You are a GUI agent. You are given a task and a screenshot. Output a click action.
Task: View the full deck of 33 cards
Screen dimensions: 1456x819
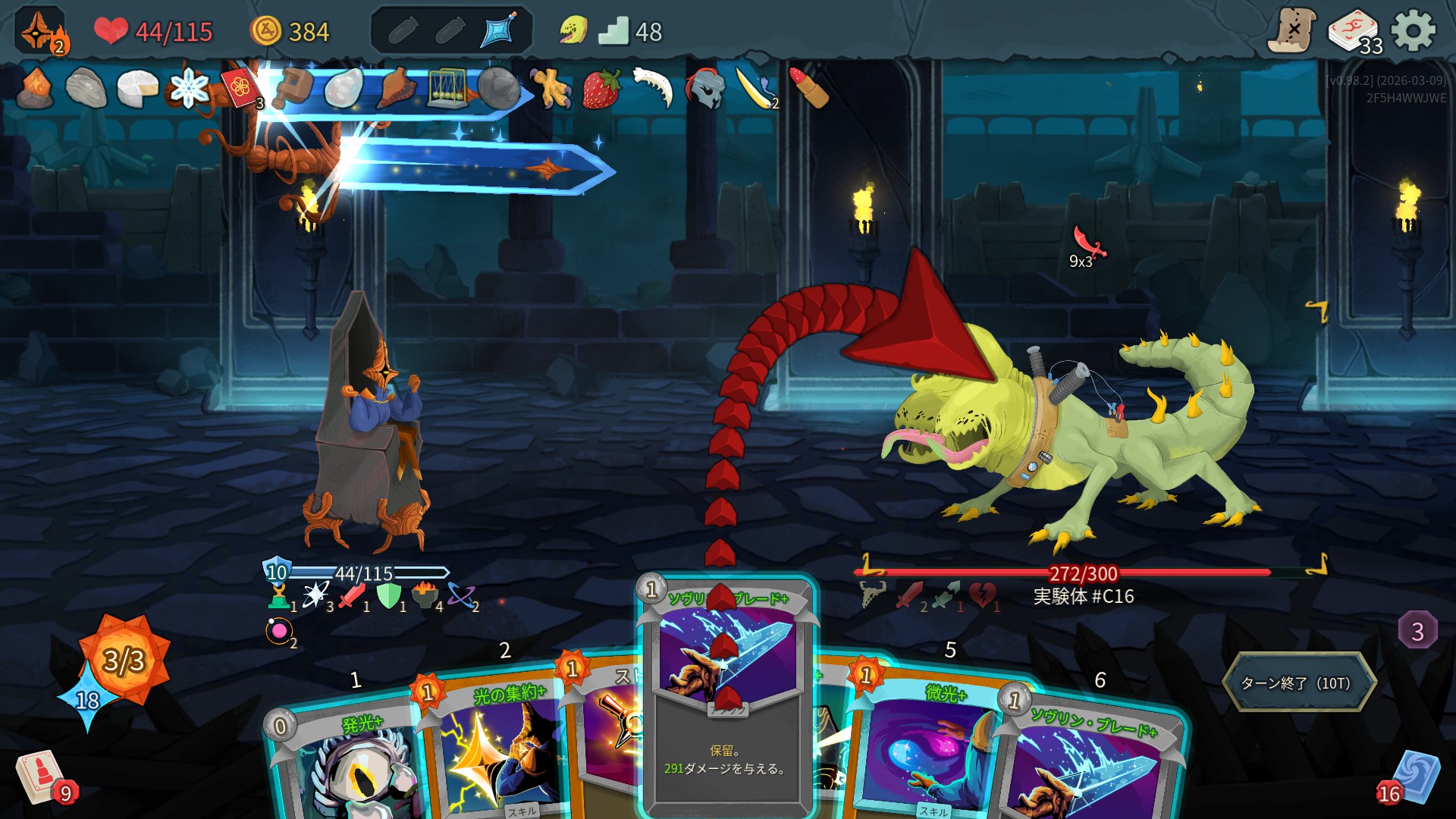click(x=1354, y=32)
